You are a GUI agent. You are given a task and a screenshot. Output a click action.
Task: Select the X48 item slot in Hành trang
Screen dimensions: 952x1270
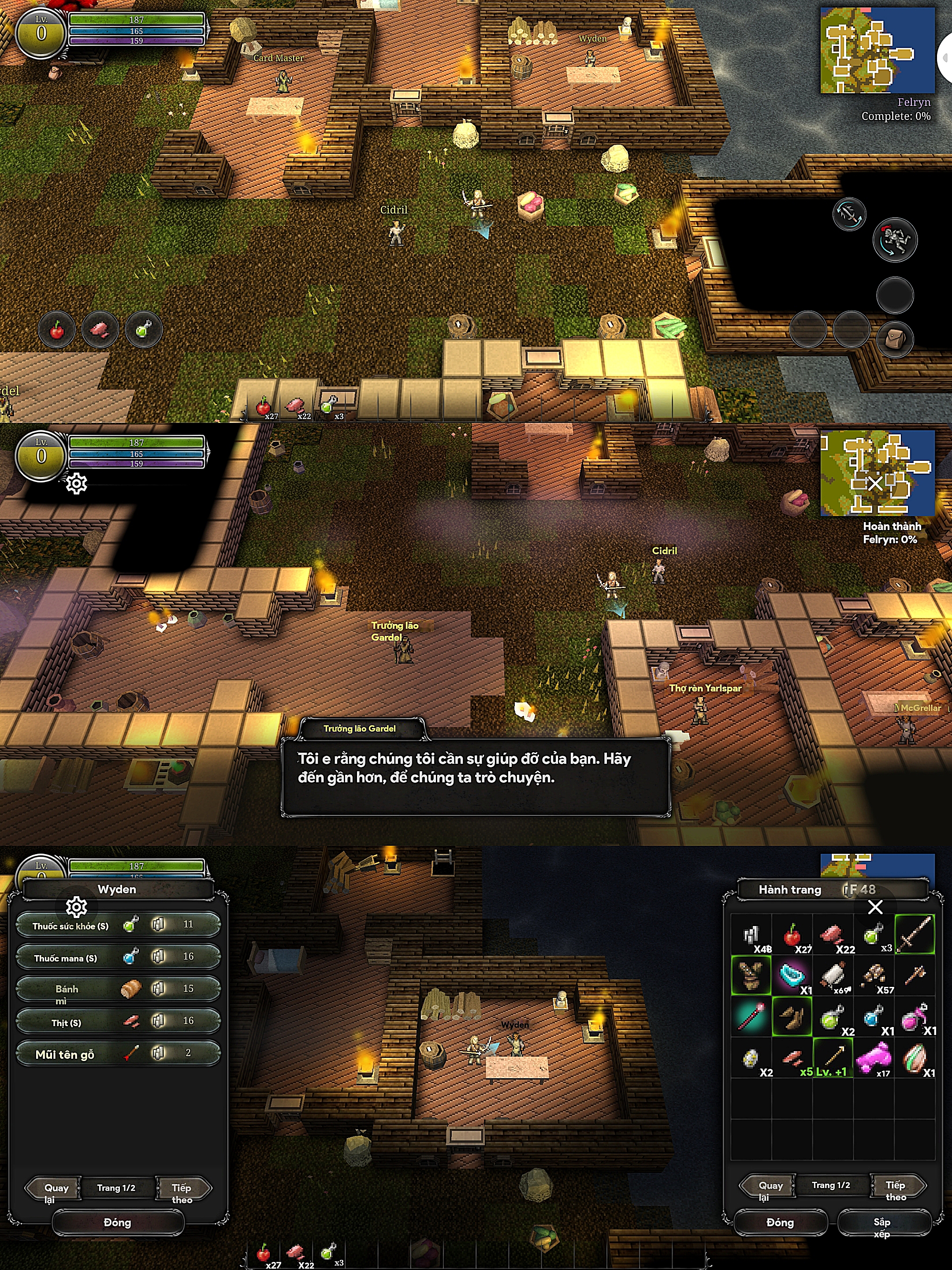click(x=751, y=935)
